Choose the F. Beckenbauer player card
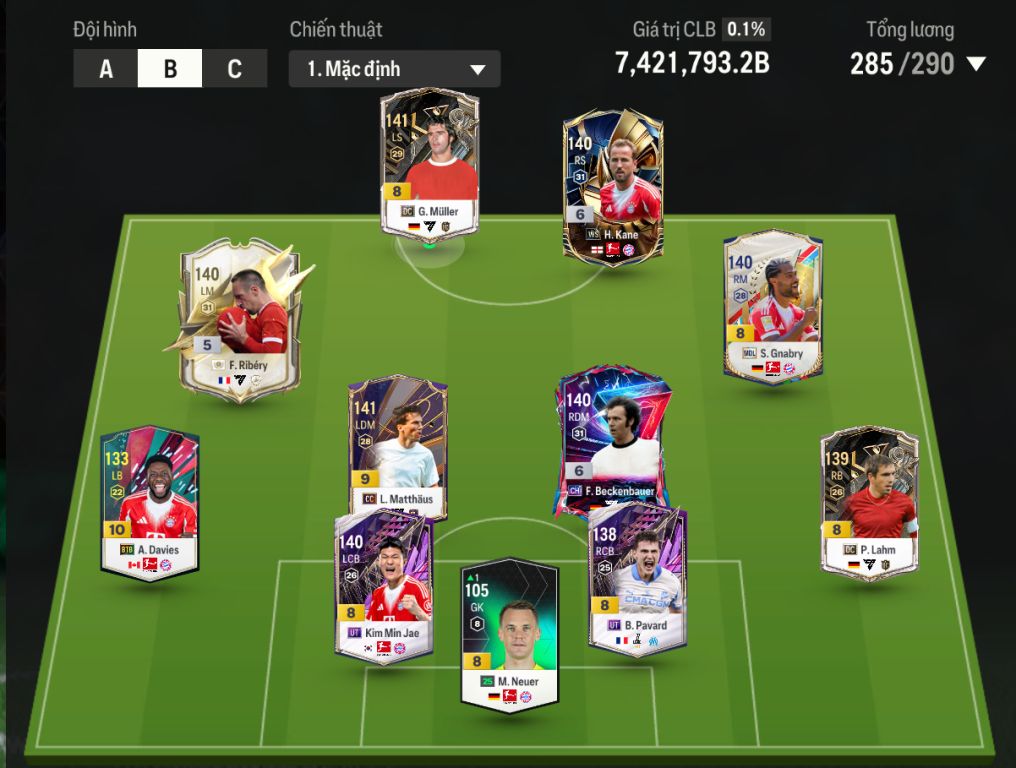Viewport: 1016px width, 768px height. coord(612,440)
